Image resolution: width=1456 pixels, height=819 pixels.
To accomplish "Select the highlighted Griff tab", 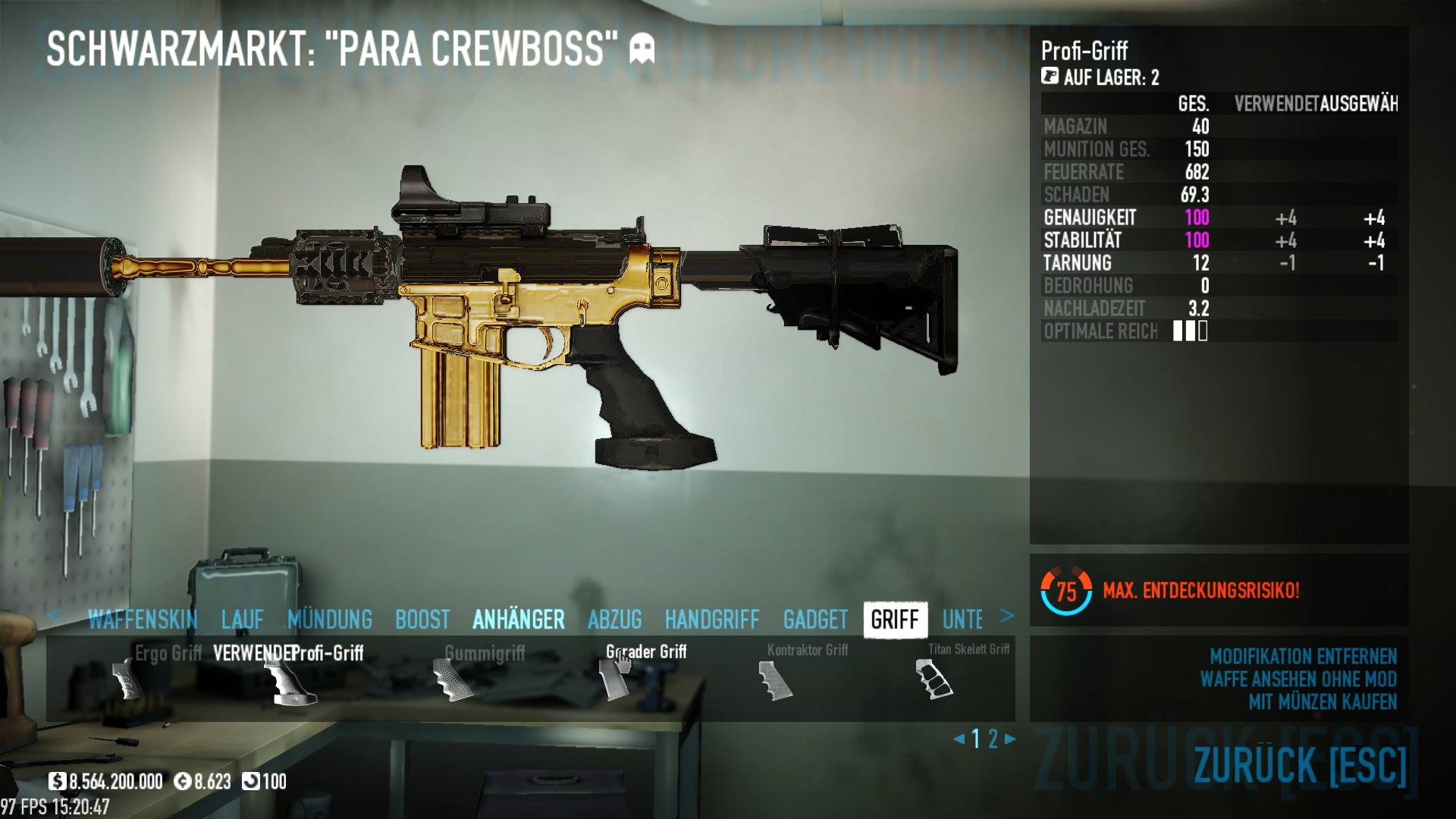I will pos(895,620).
